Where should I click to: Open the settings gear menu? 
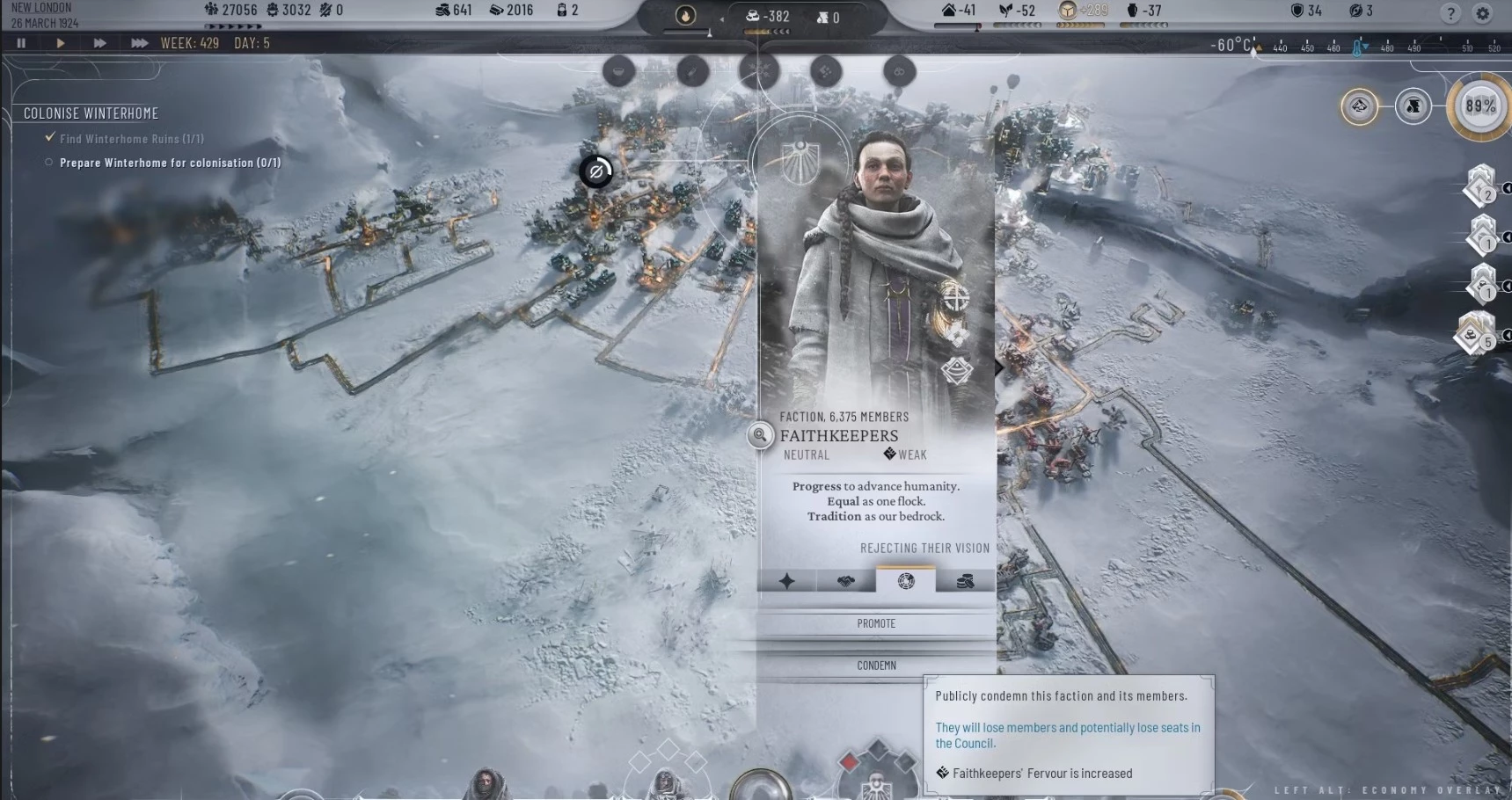(x=1483, y=13)
